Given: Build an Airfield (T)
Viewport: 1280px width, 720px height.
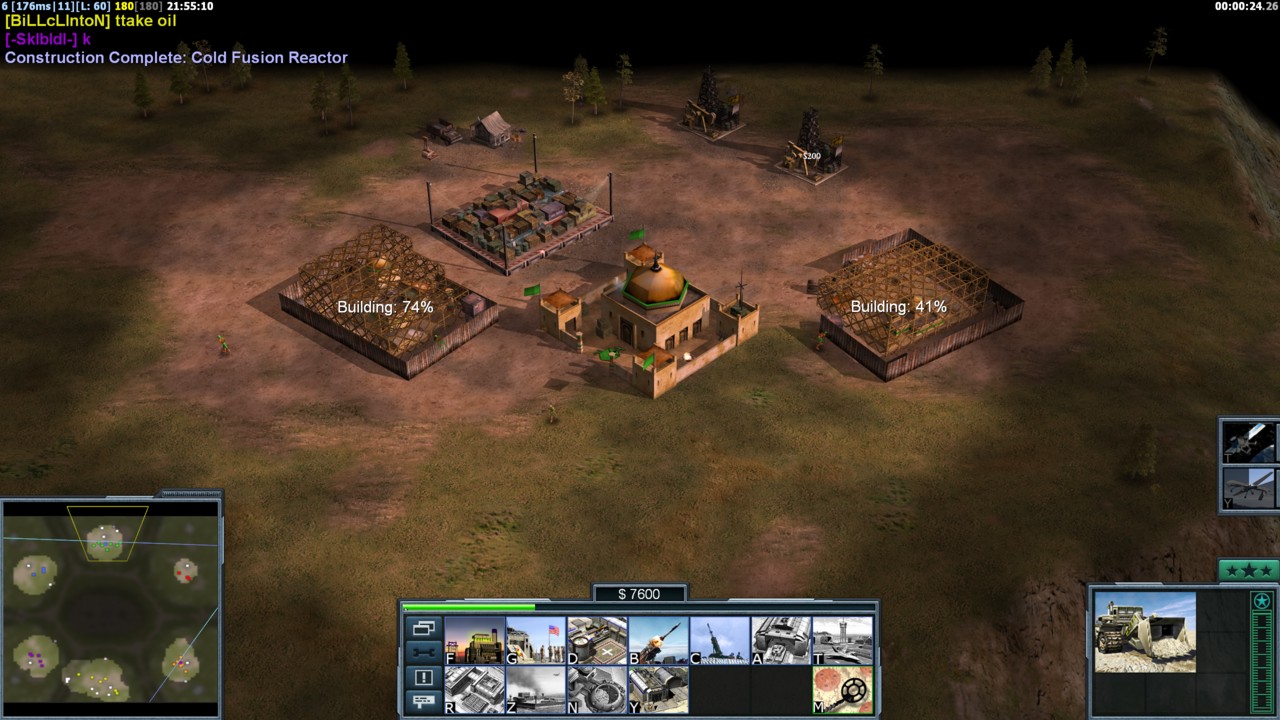Looking at the screenshot, I should [x=842, y=640].
